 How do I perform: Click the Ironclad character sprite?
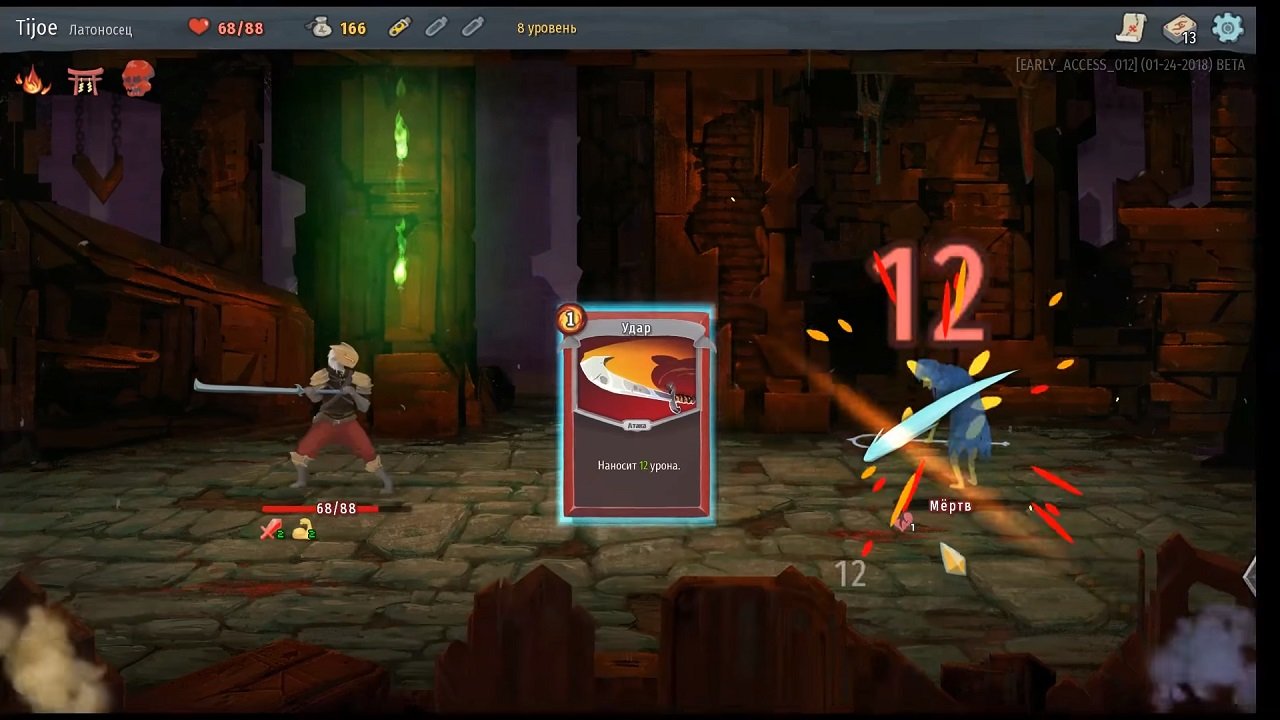(x=340, y=420)
